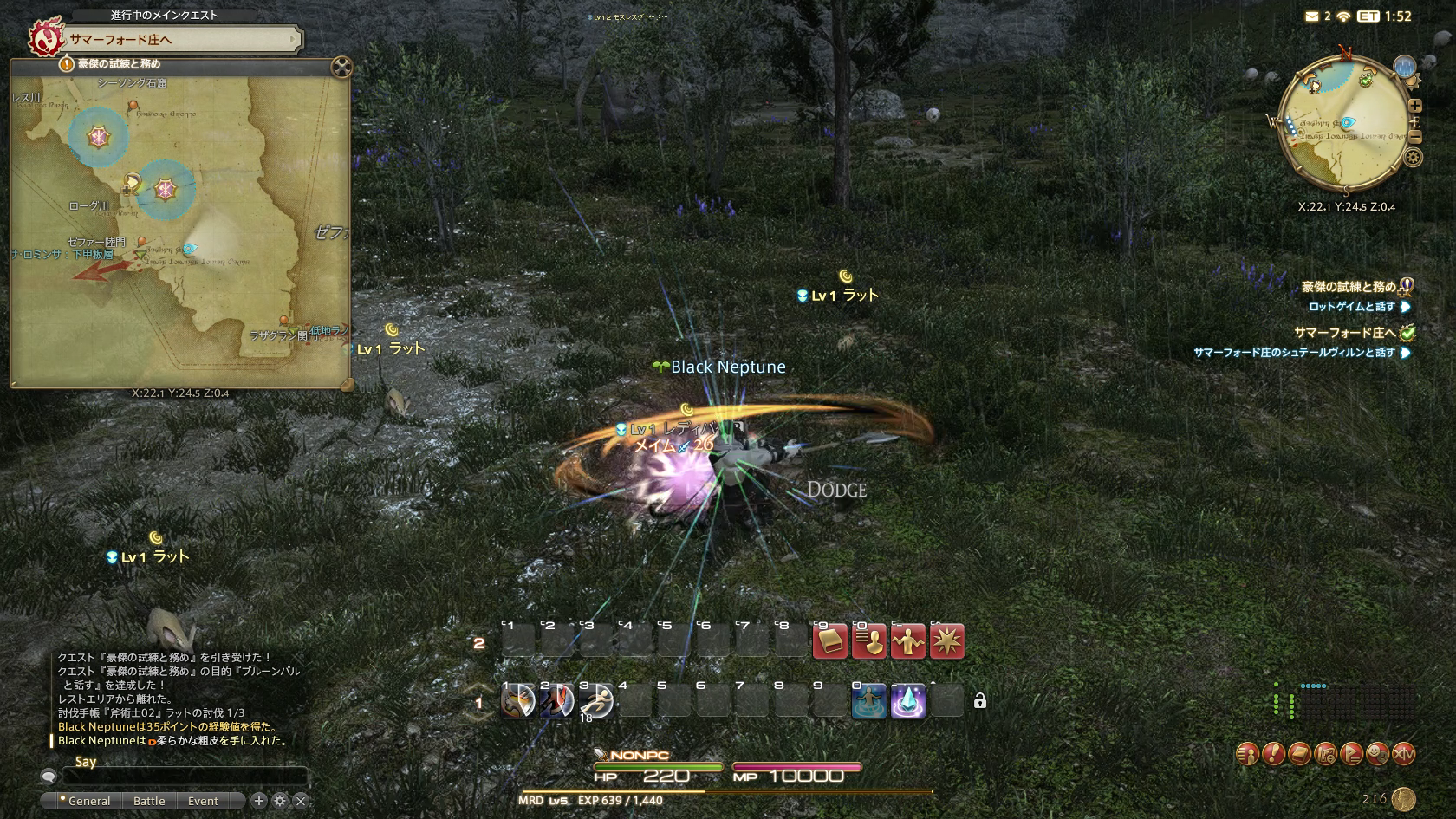
Task: Open the minimap gear settings
Action: pos(1414,158)
